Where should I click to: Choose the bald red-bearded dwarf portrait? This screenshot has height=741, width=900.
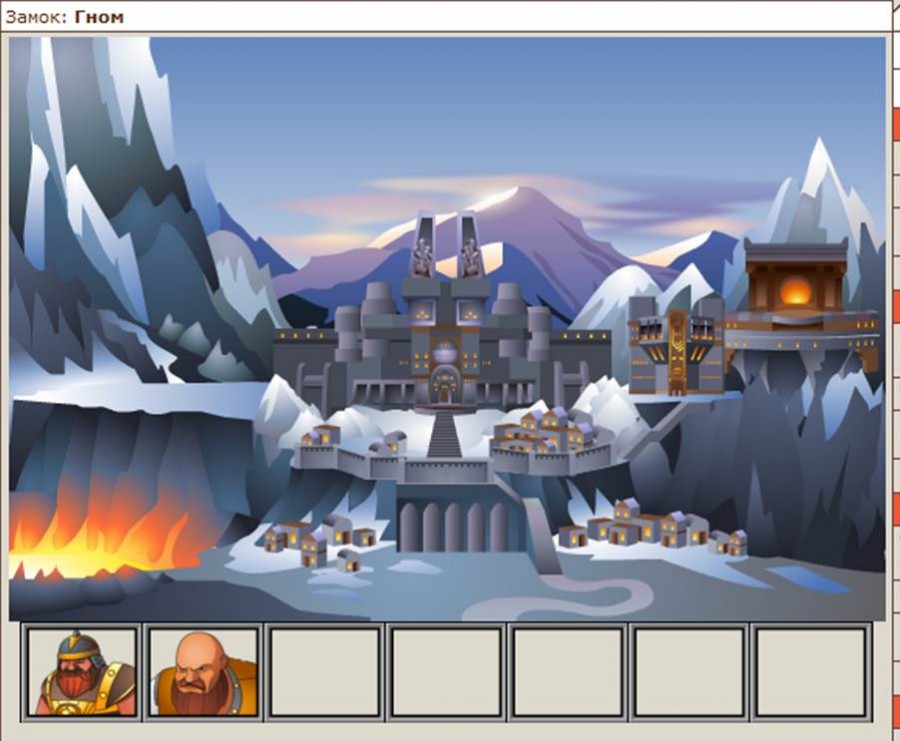tap(203, 672)
